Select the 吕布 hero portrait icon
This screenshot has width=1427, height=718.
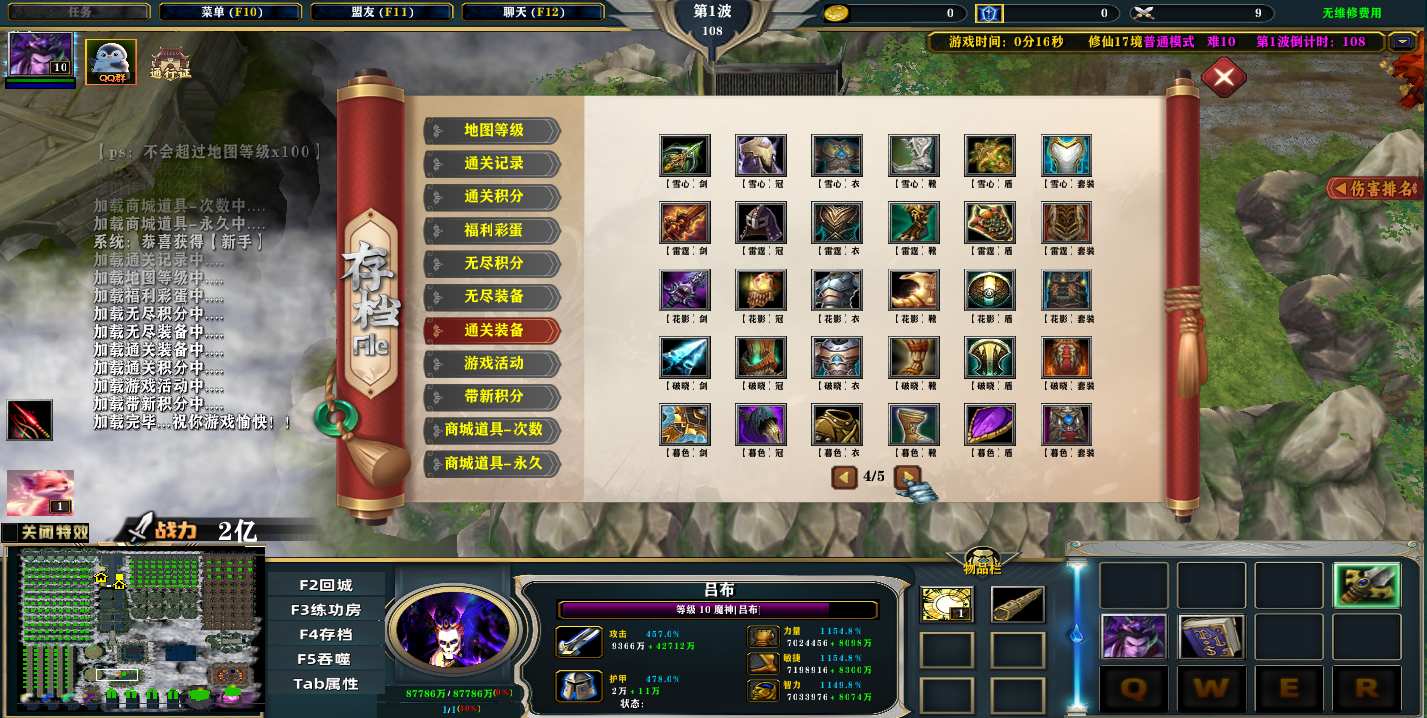click(41, 54)
